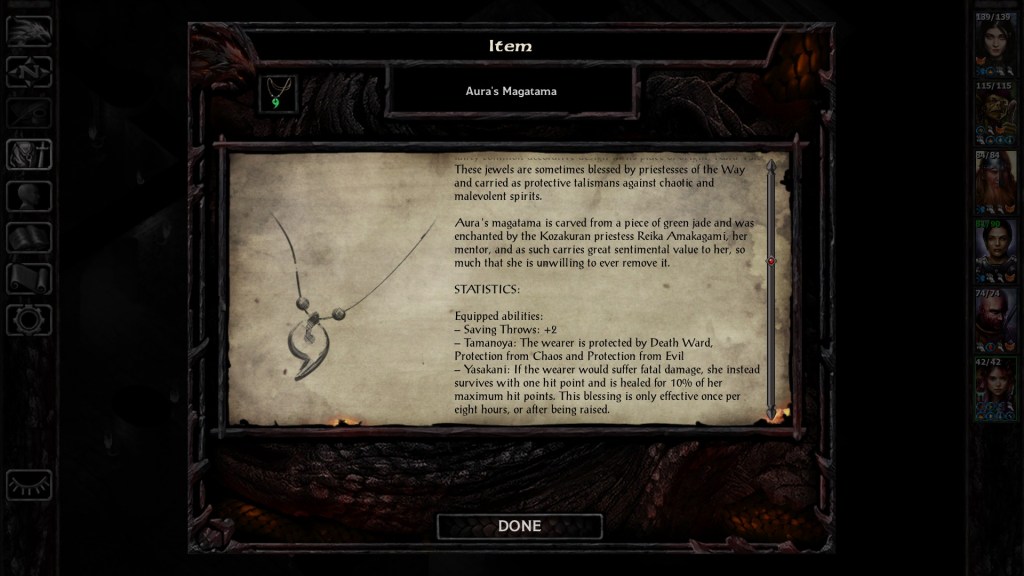Image resolution: width=1024 pixels, height=576 pixels.
Task: Click the red scrollbar thumb of the description
Action: click(771, 261)
